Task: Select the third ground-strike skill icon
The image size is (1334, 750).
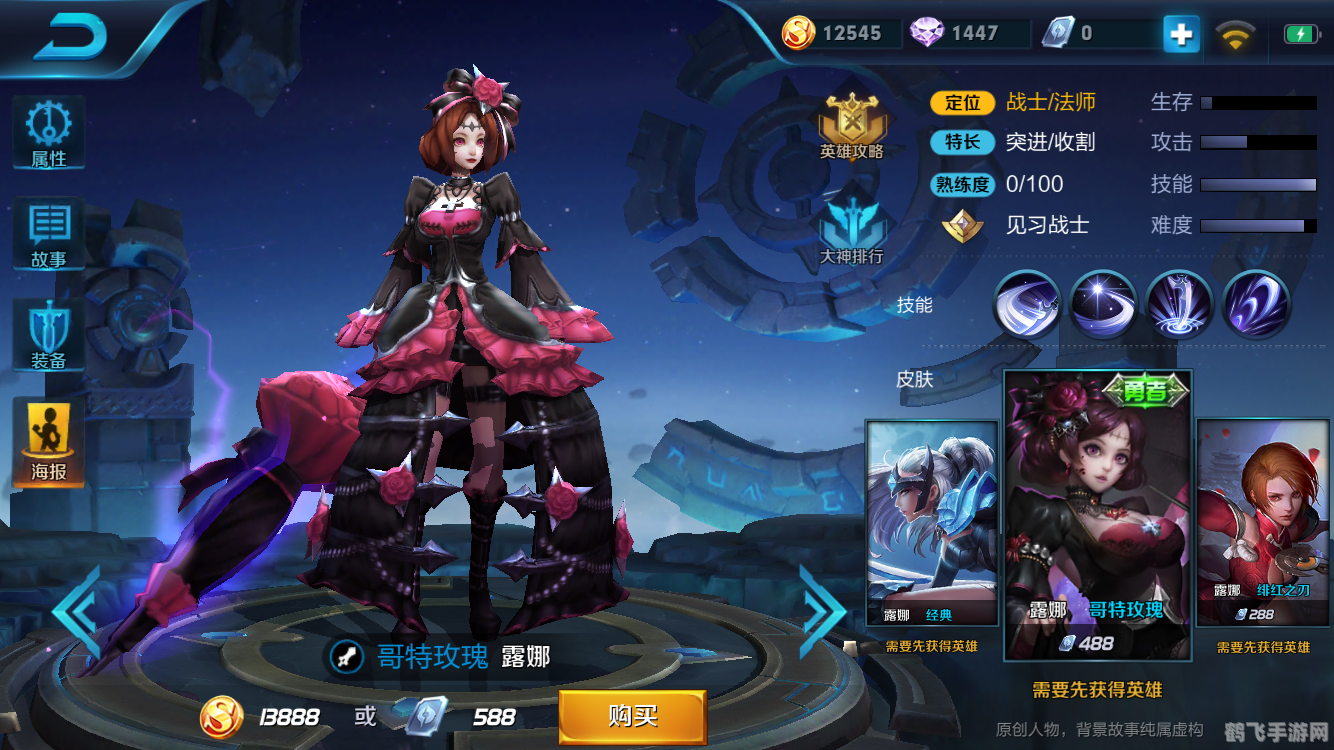Action: 1180,304
